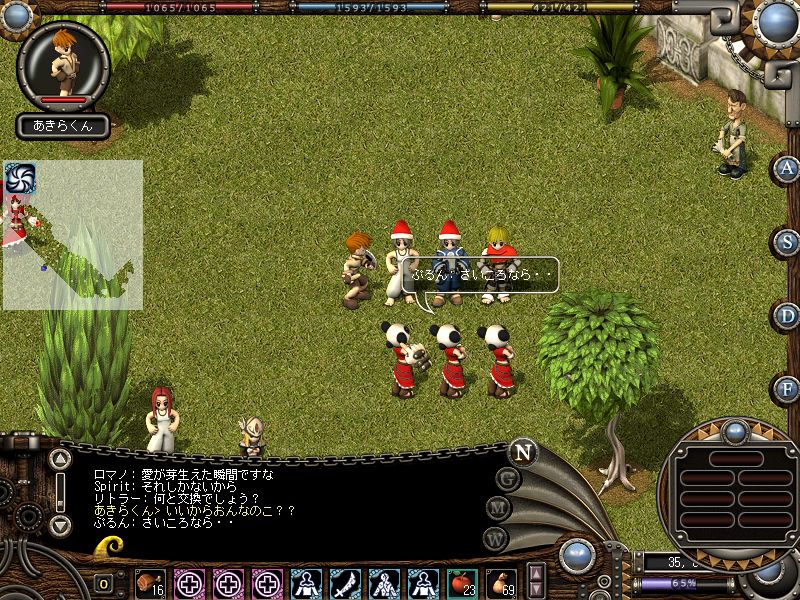Activate the curved blade skill icon
The width and height of the screenshot is (800, 600).
[345, 582]
